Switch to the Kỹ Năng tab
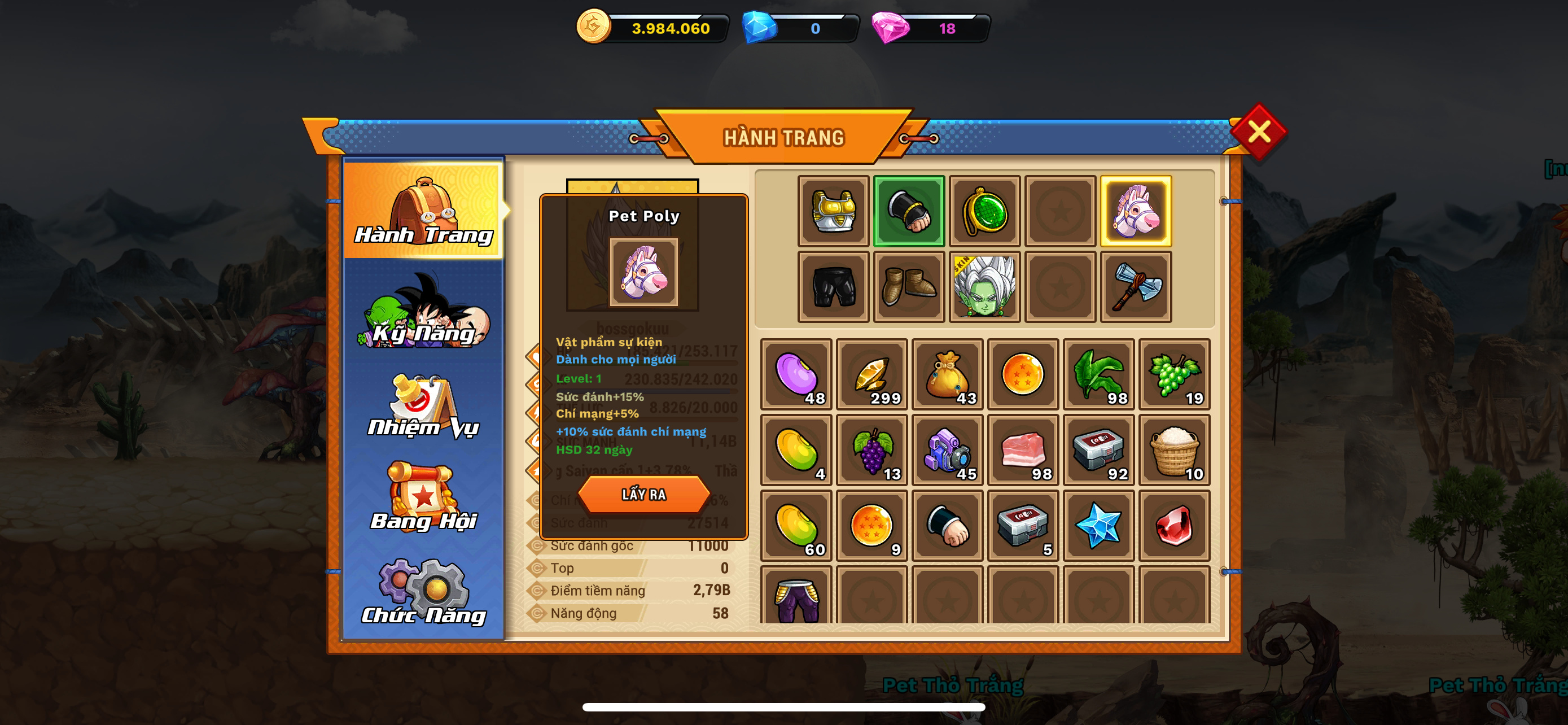The width and height of the screenshot is (1568, 725). (x=424, y=312)
